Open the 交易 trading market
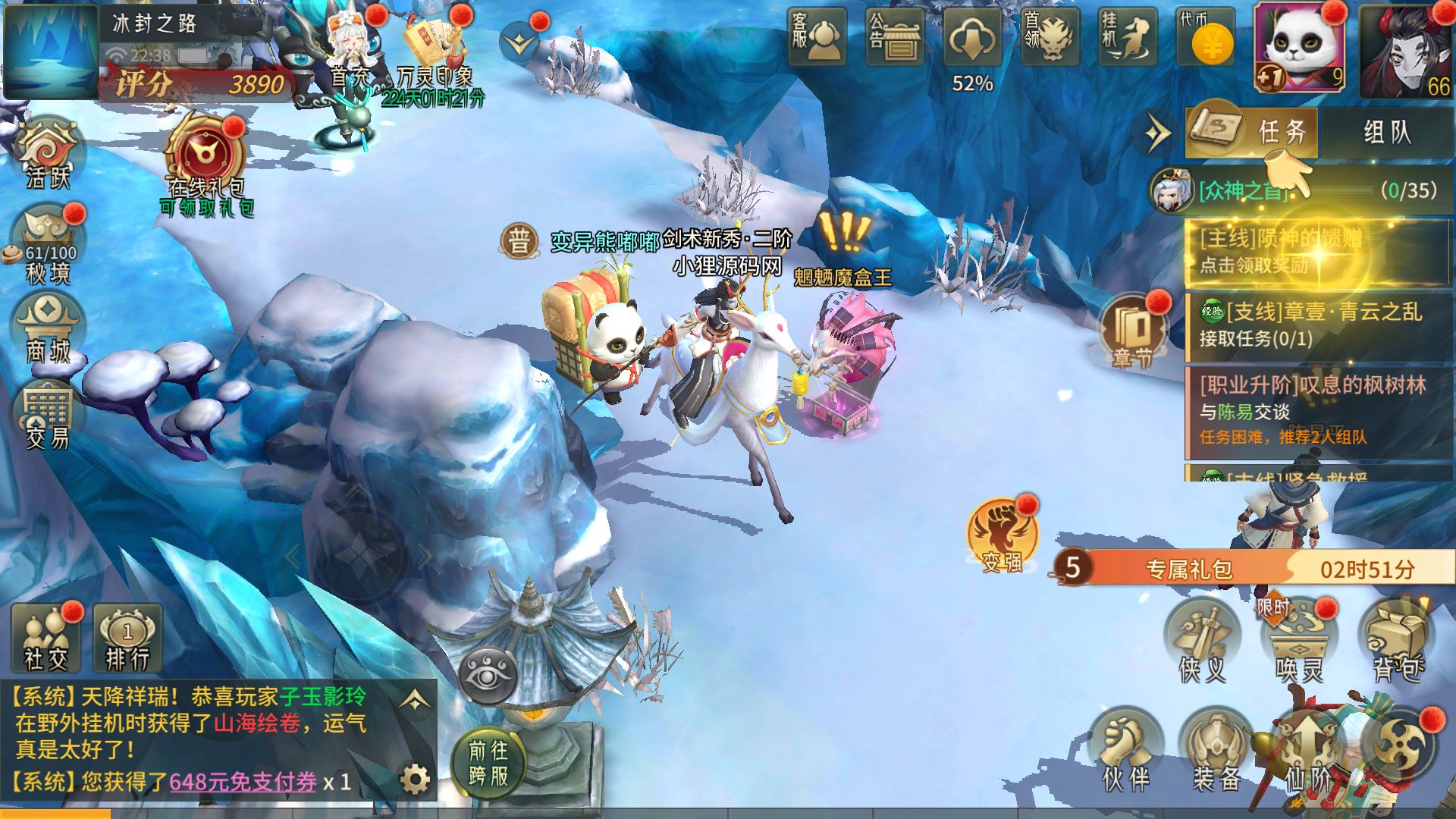Image resolution: width=1456 pixels, height=819 pixels. click(48, 416)
